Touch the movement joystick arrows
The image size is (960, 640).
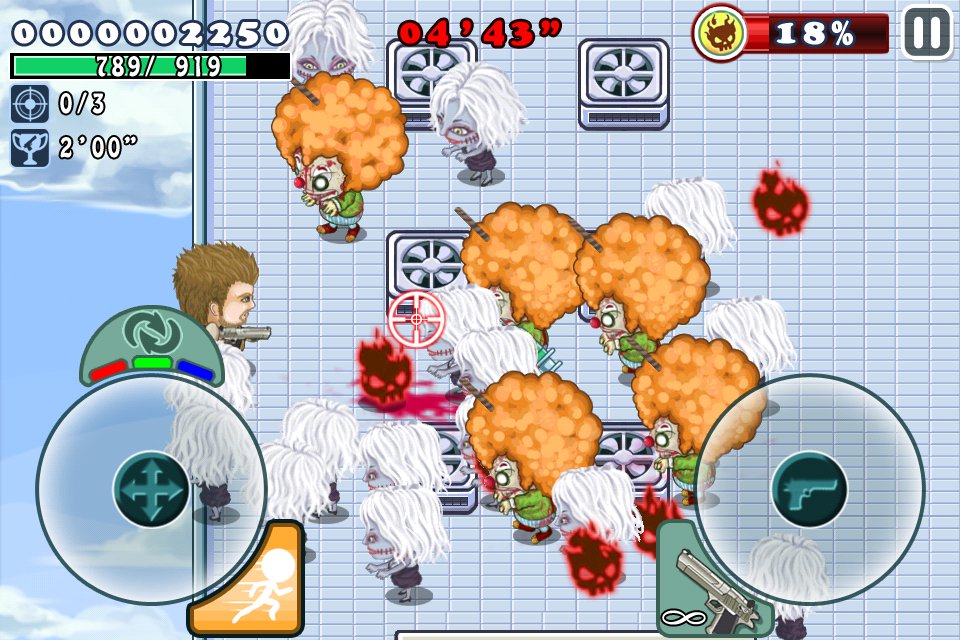[x=151, y=490]
